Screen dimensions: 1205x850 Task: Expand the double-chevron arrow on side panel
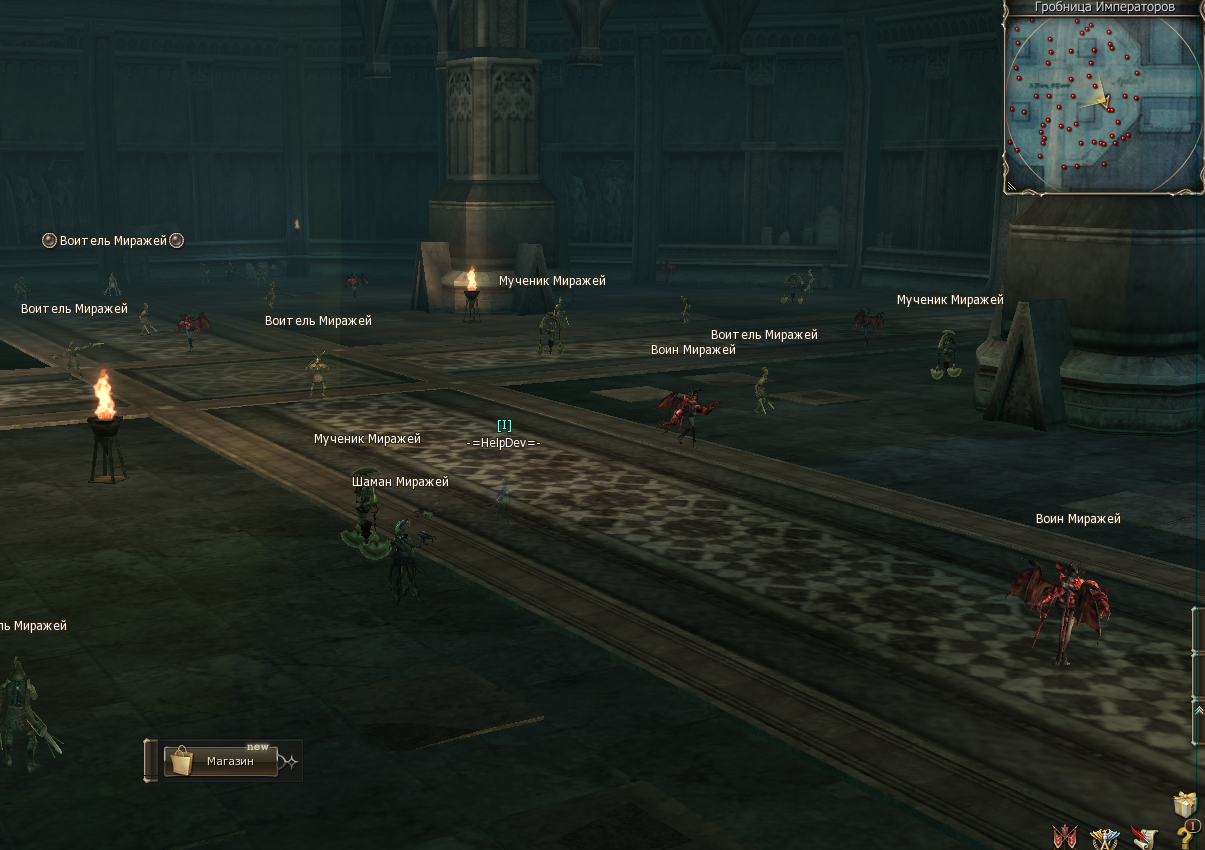point(1199,709)
